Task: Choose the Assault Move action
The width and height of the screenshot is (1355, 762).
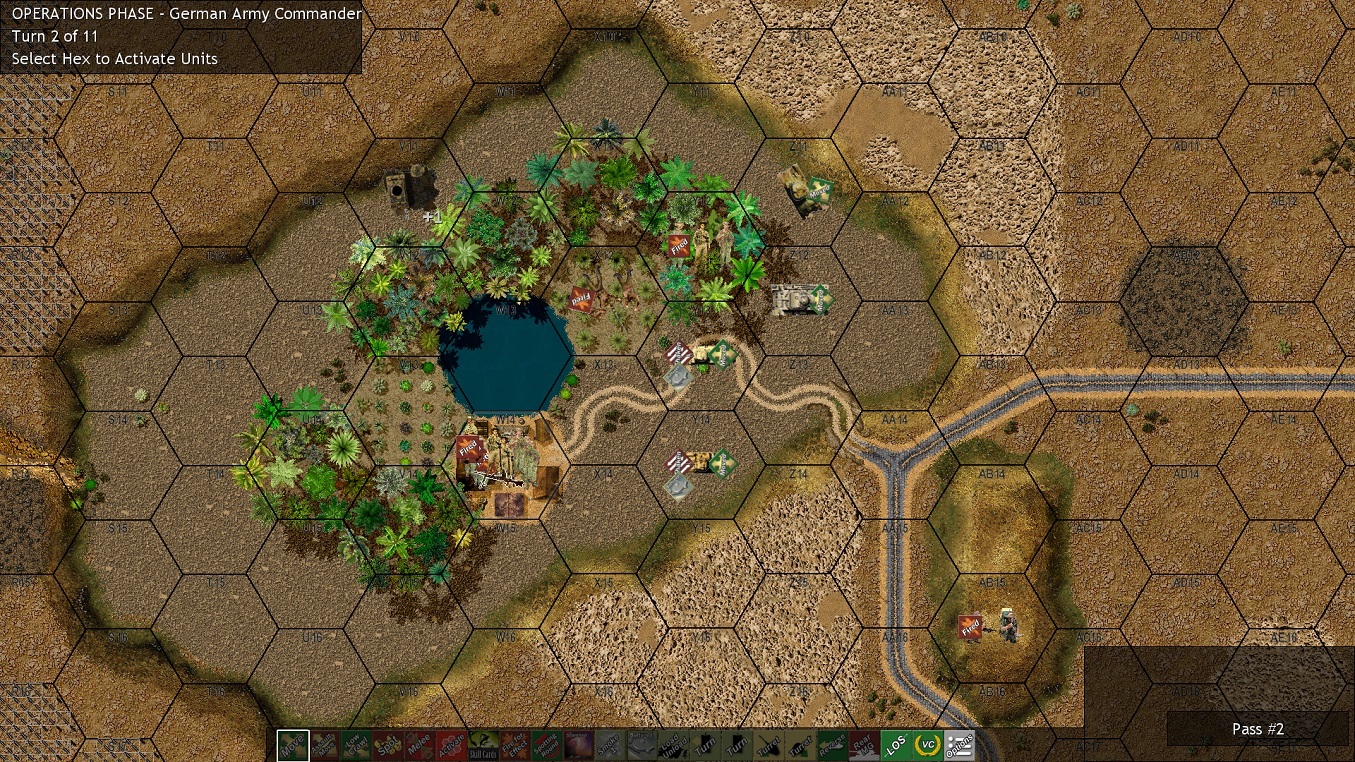Action: (x=324, y=746)
